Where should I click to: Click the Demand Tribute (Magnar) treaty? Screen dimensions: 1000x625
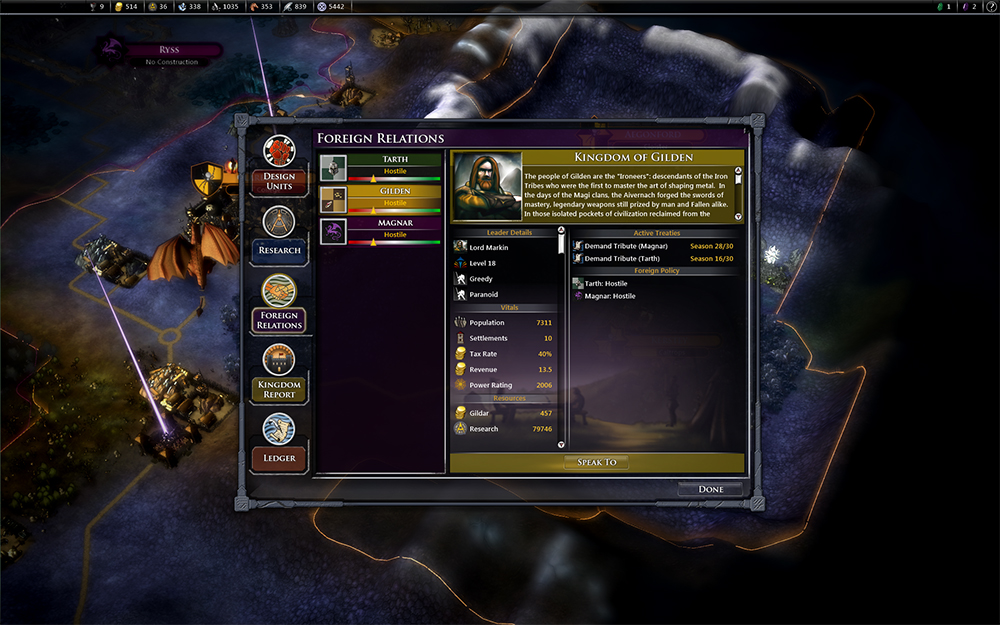[625, 246]
